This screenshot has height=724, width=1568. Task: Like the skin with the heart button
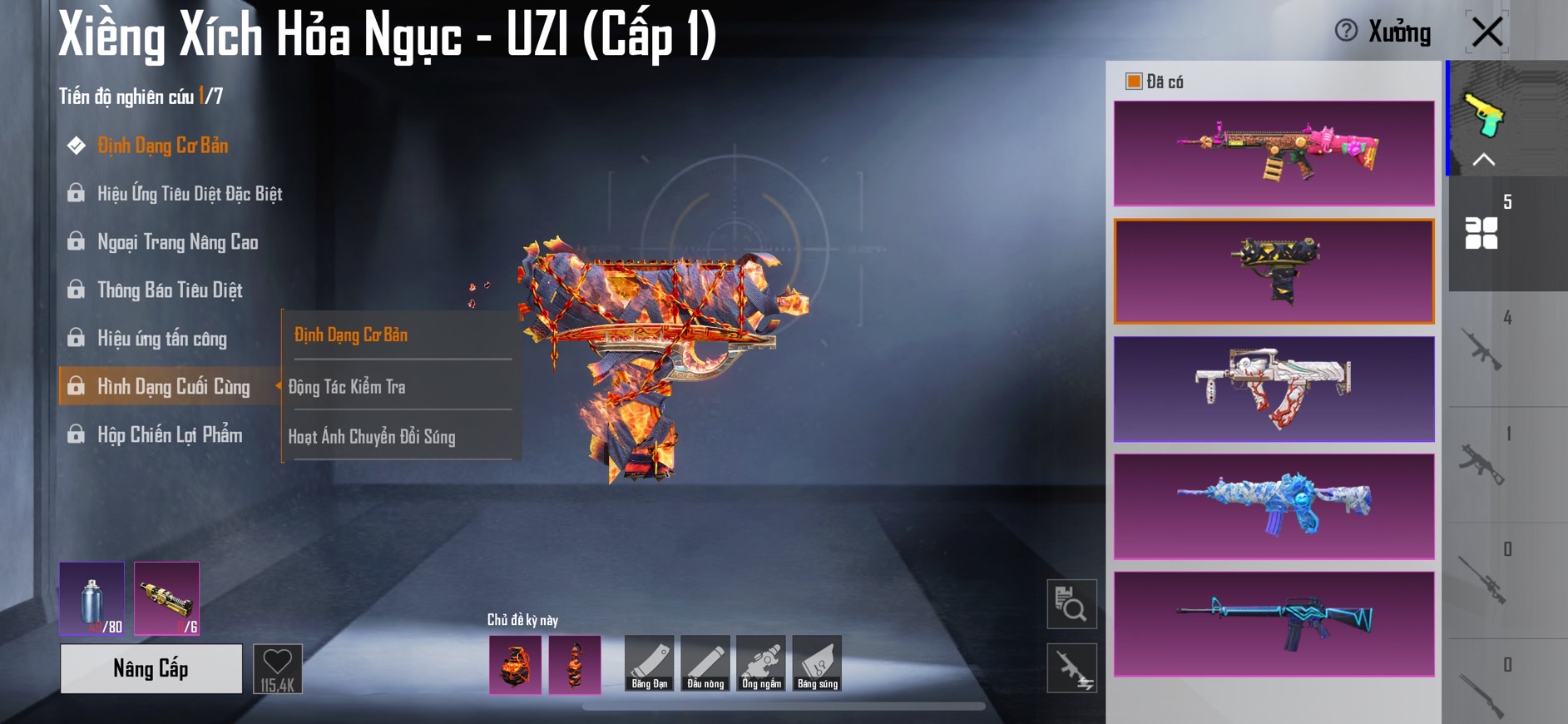[x=277, y=668]
